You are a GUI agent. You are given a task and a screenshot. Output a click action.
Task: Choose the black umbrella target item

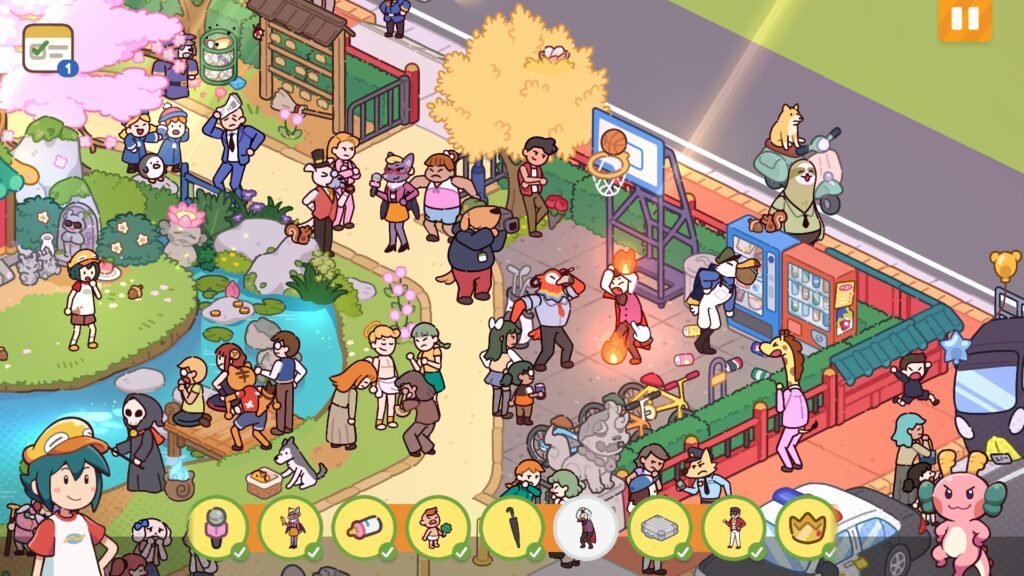(x=512, y=526)
